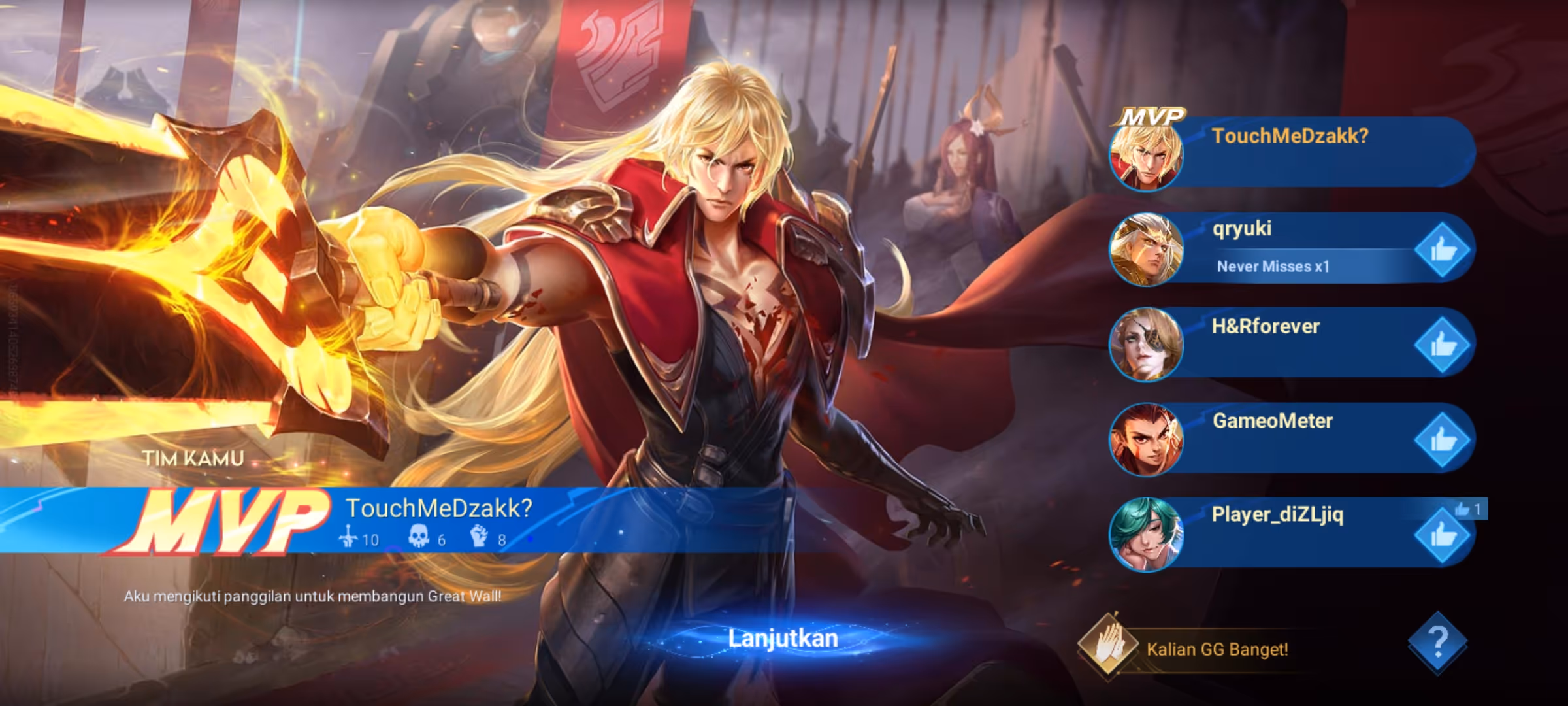View qryuki's hero avatar

[x=1147, y=250]
